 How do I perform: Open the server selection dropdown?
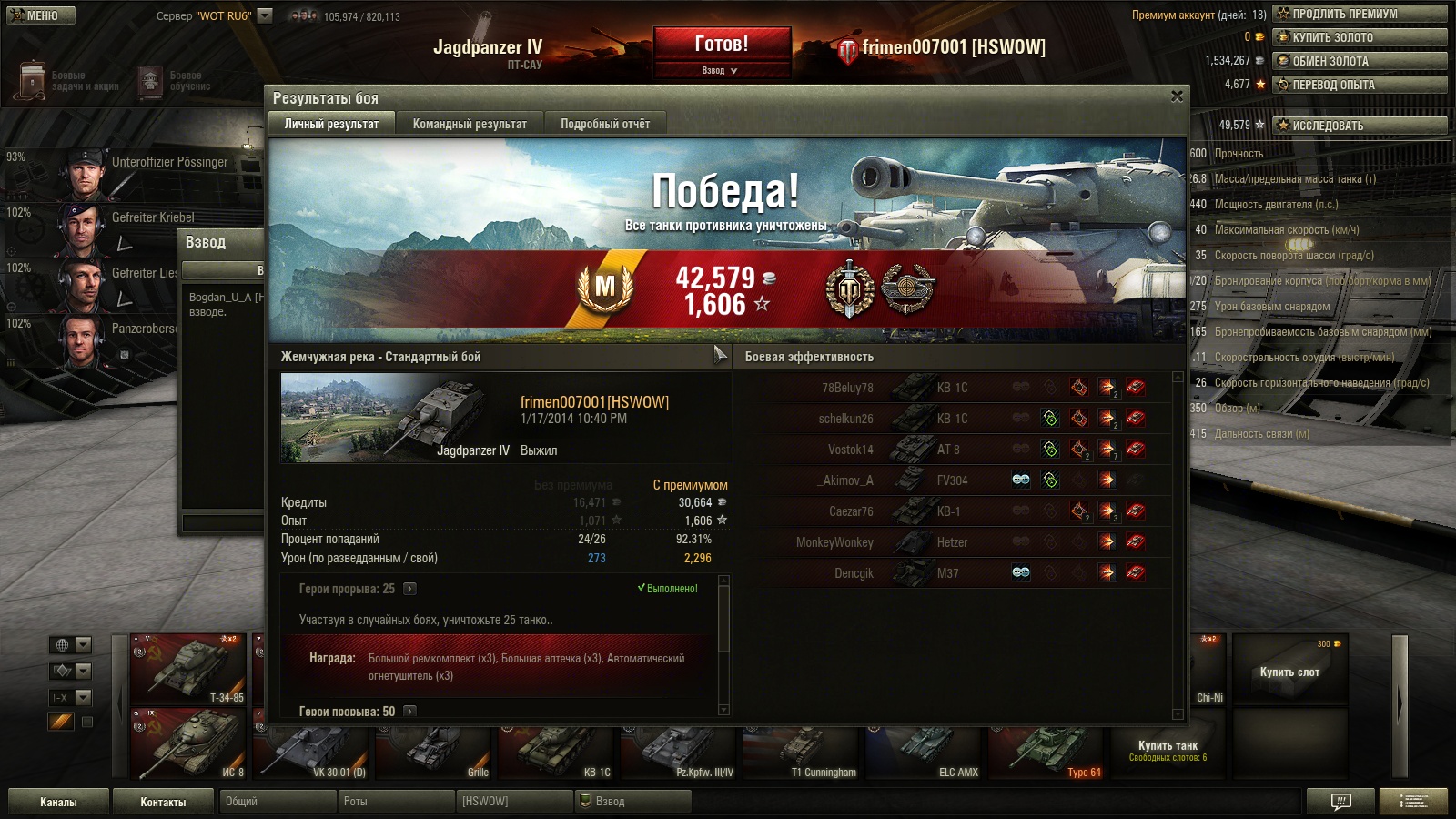point(265,15)
